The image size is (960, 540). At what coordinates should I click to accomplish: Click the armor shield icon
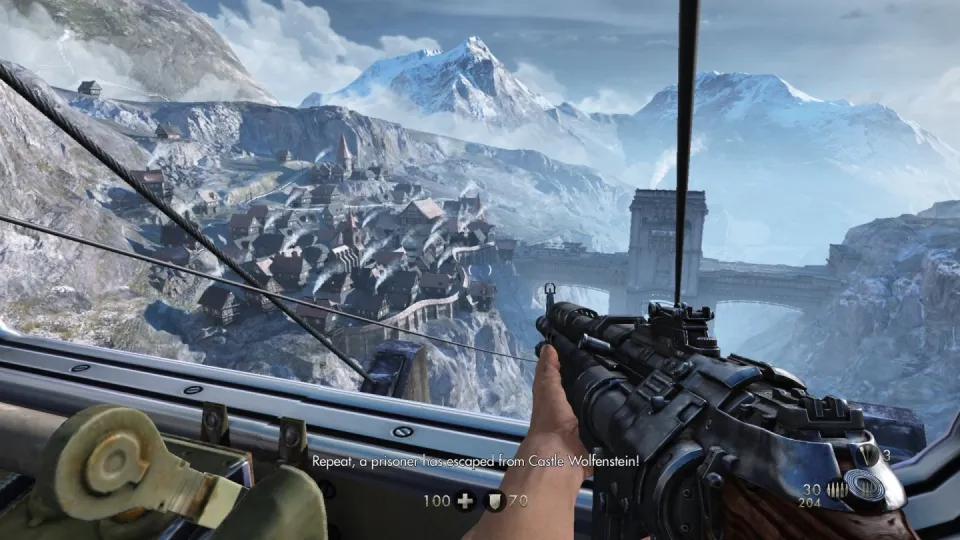[495, 501]
